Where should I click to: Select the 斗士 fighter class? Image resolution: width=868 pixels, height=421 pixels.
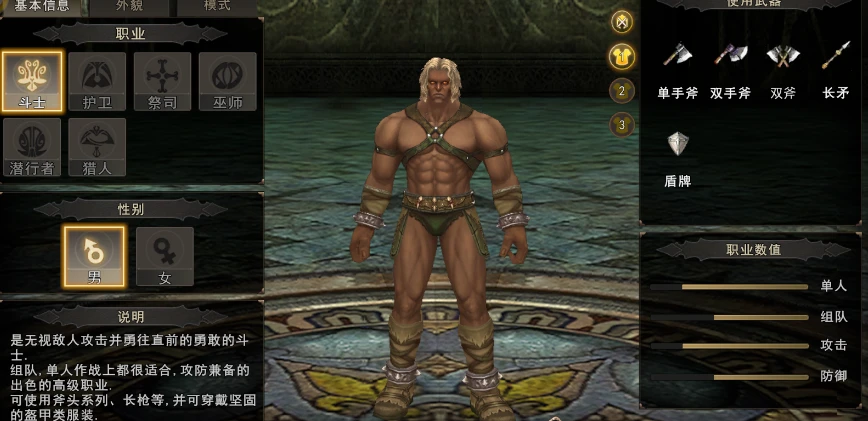coord(32,81)
